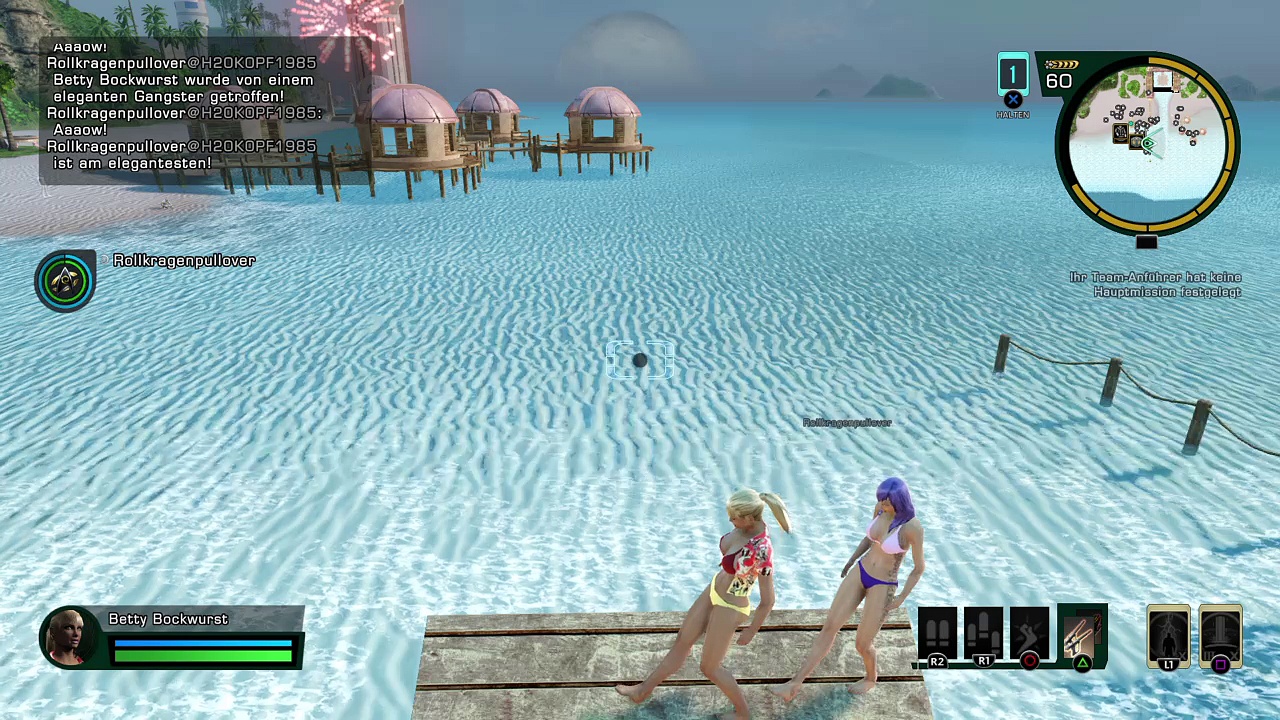The image size is (1280, 720).
Task: Select teammate Rollkragenpullover's team emblem
Action: (x=65, y=281)
